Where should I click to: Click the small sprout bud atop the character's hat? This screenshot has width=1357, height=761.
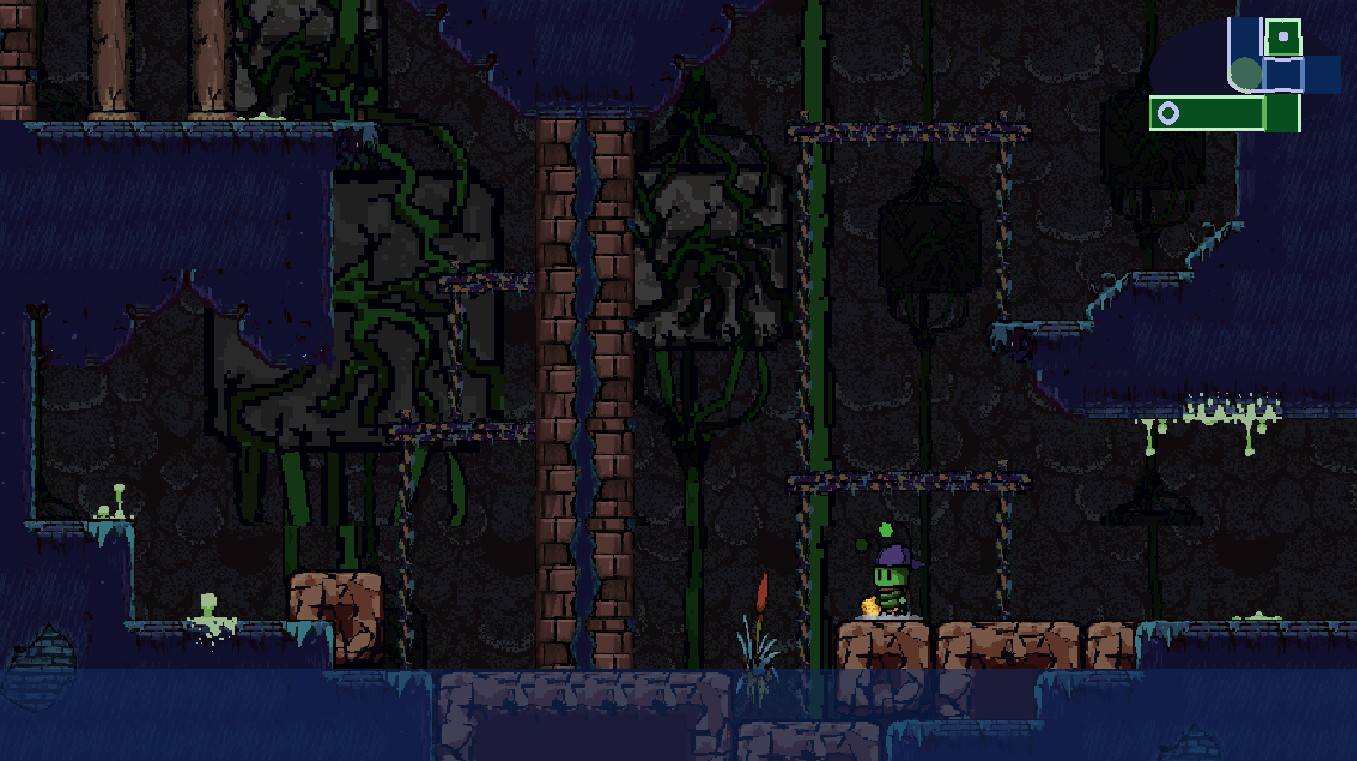point(885,528)
